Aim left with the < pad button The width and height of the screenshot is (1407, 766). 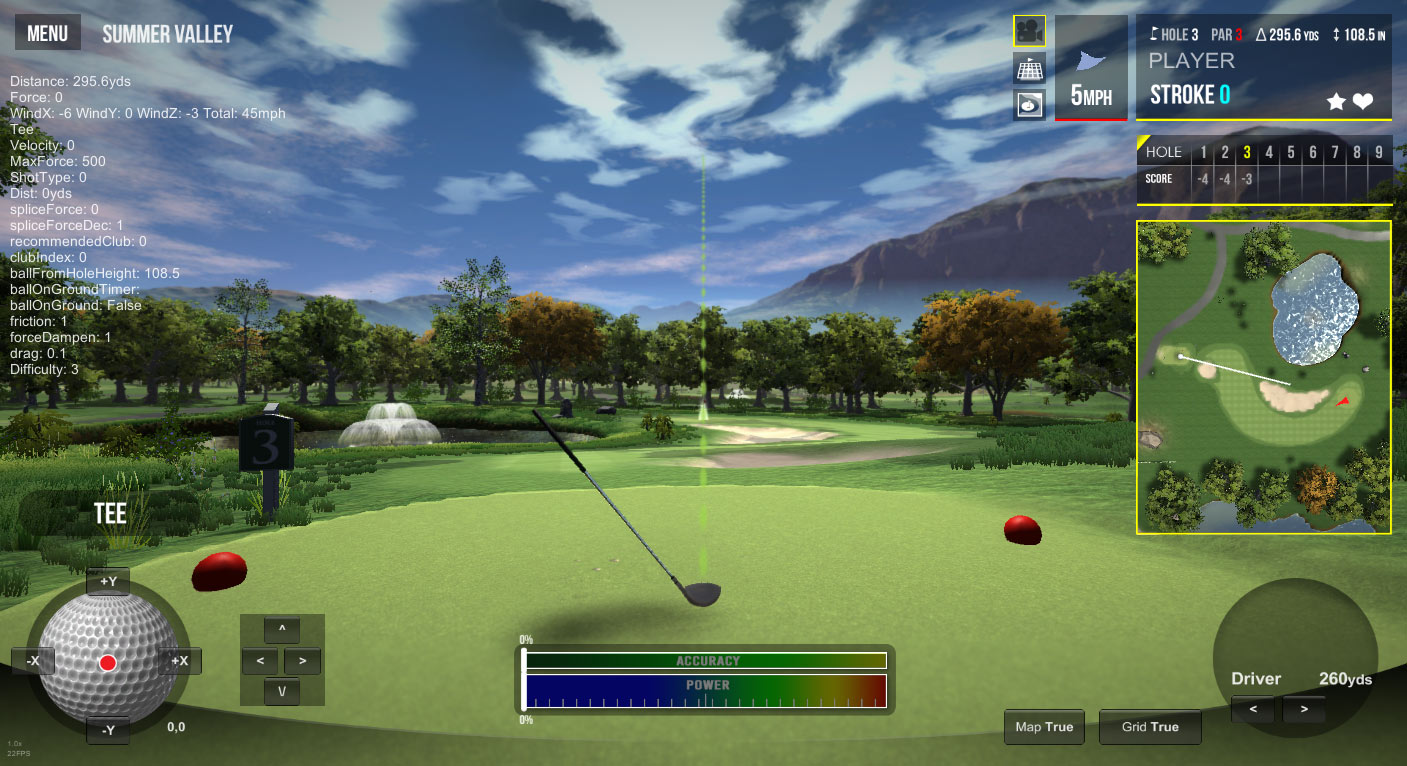pos(260,661)
